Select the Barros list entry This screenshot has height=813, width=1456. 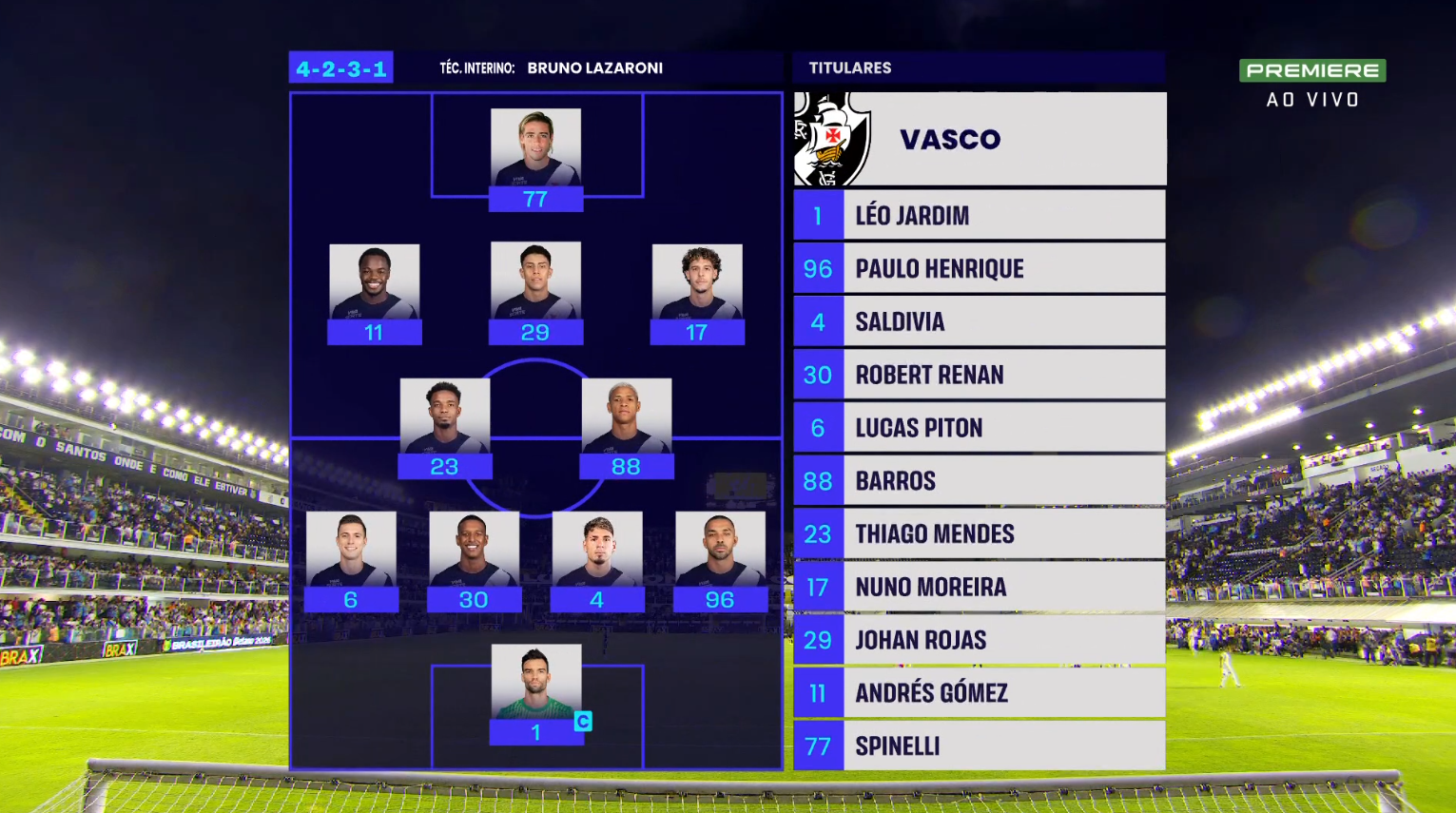coord(979,481)
